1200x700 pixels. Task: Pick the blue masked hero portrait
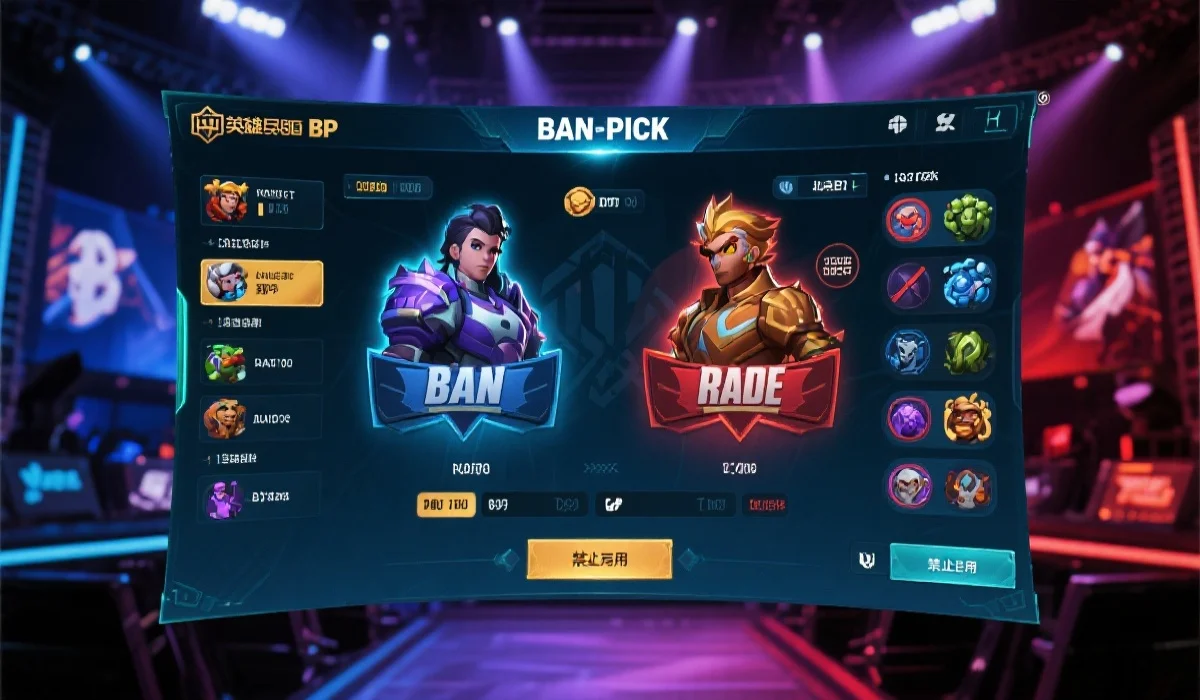908,351
